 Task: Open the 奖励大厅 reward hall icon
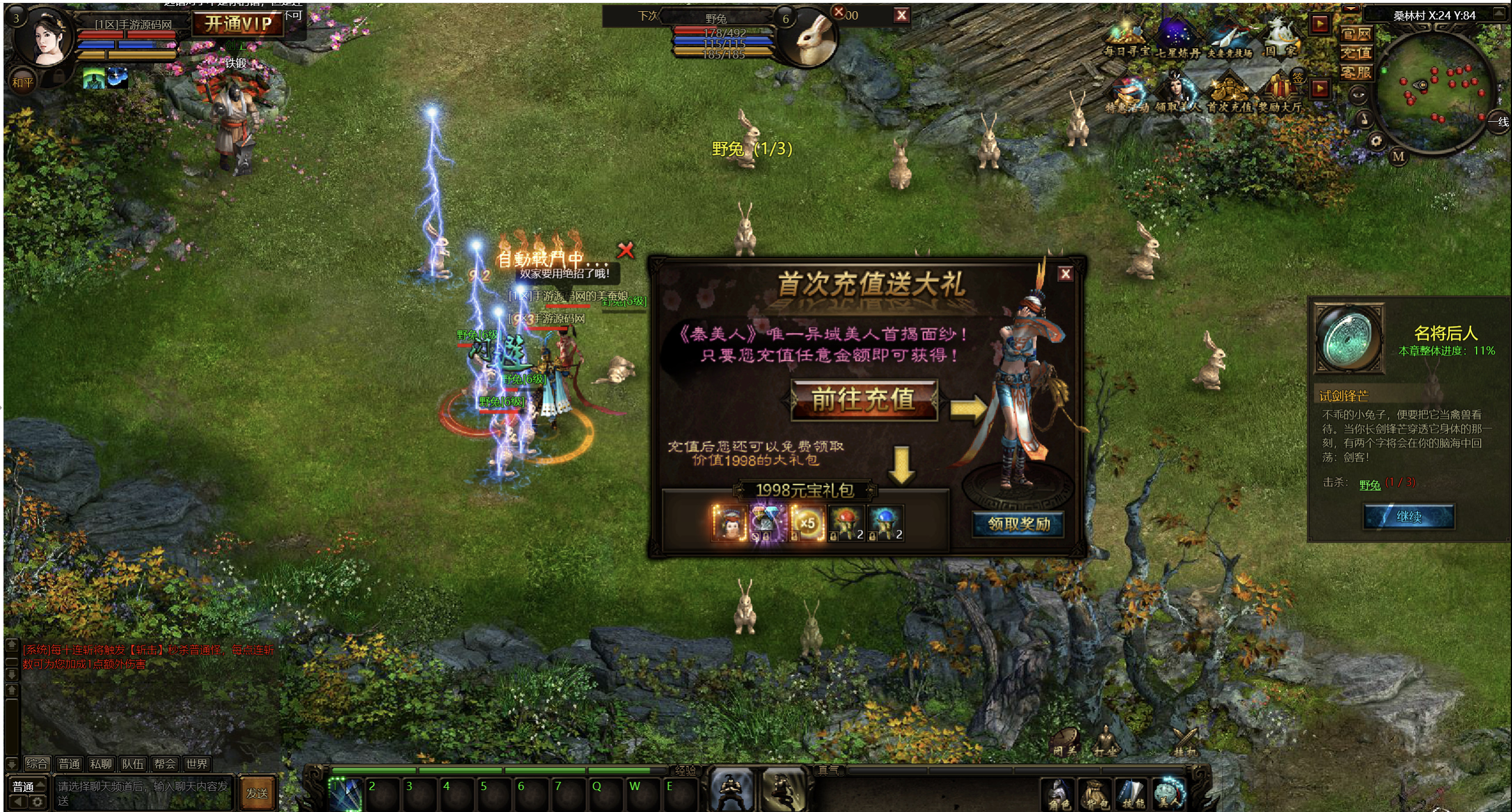pyautogui.click(x=1280, y=94)
